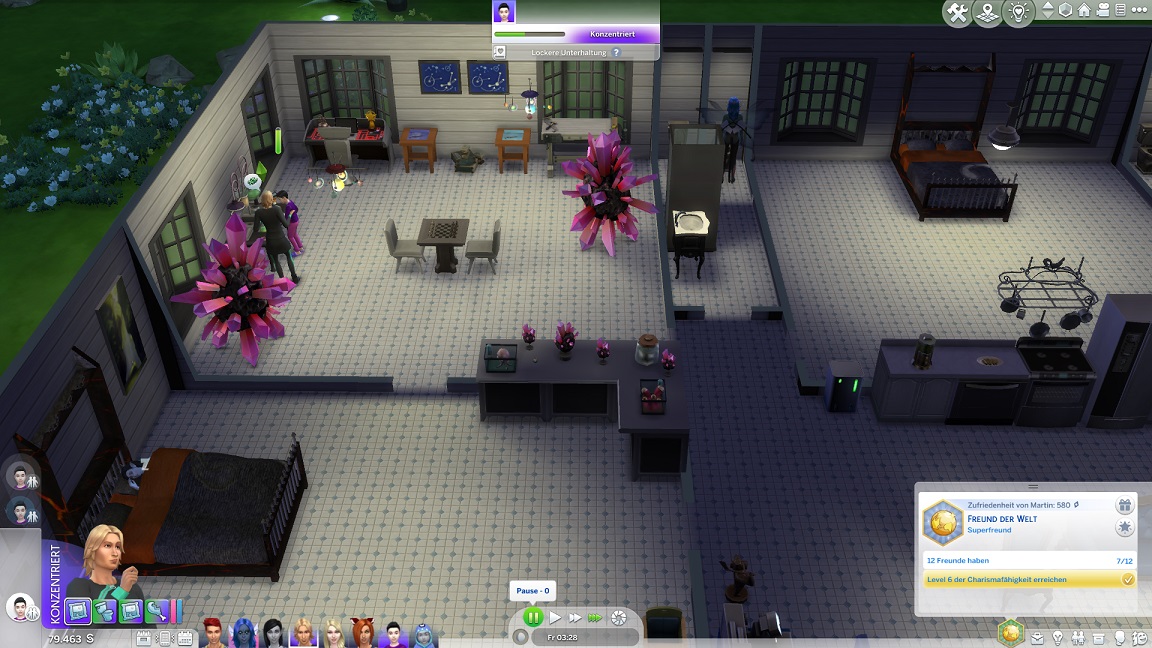Open the lightbulb lessons button at top

click(x=1018, y=13)
